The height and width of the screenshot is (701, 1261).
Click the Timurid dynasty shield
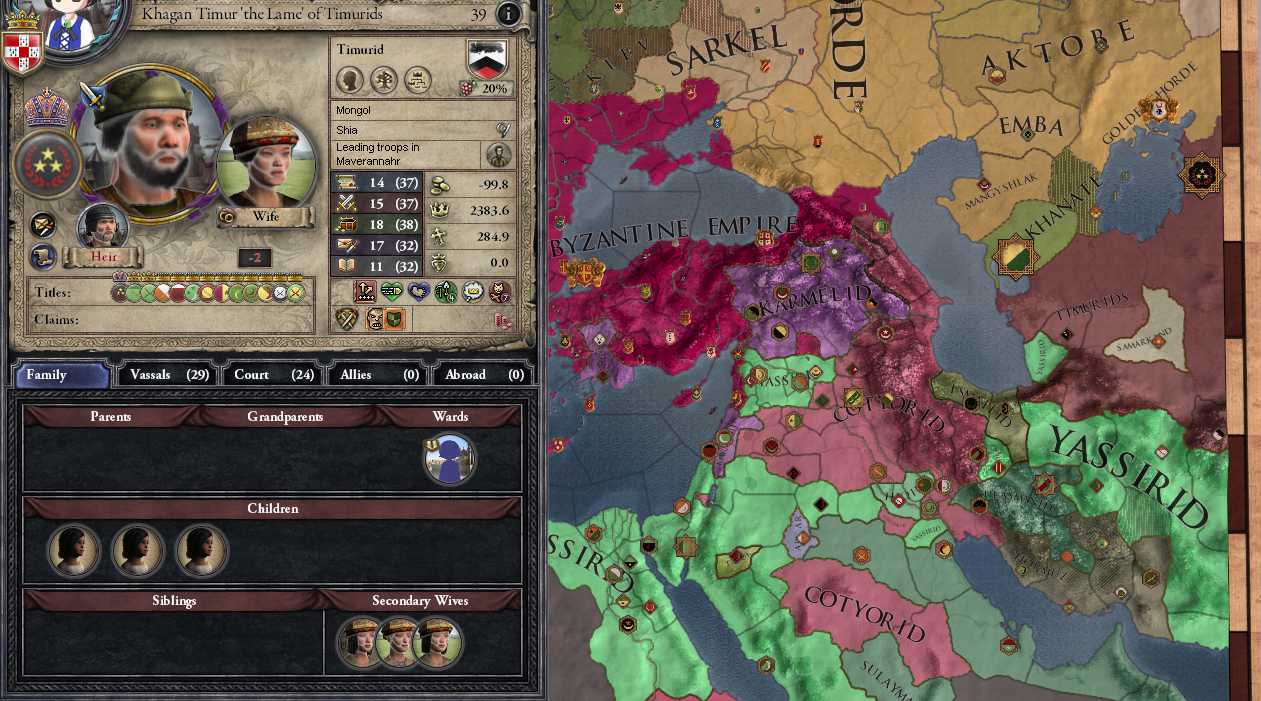coord(487,59)
